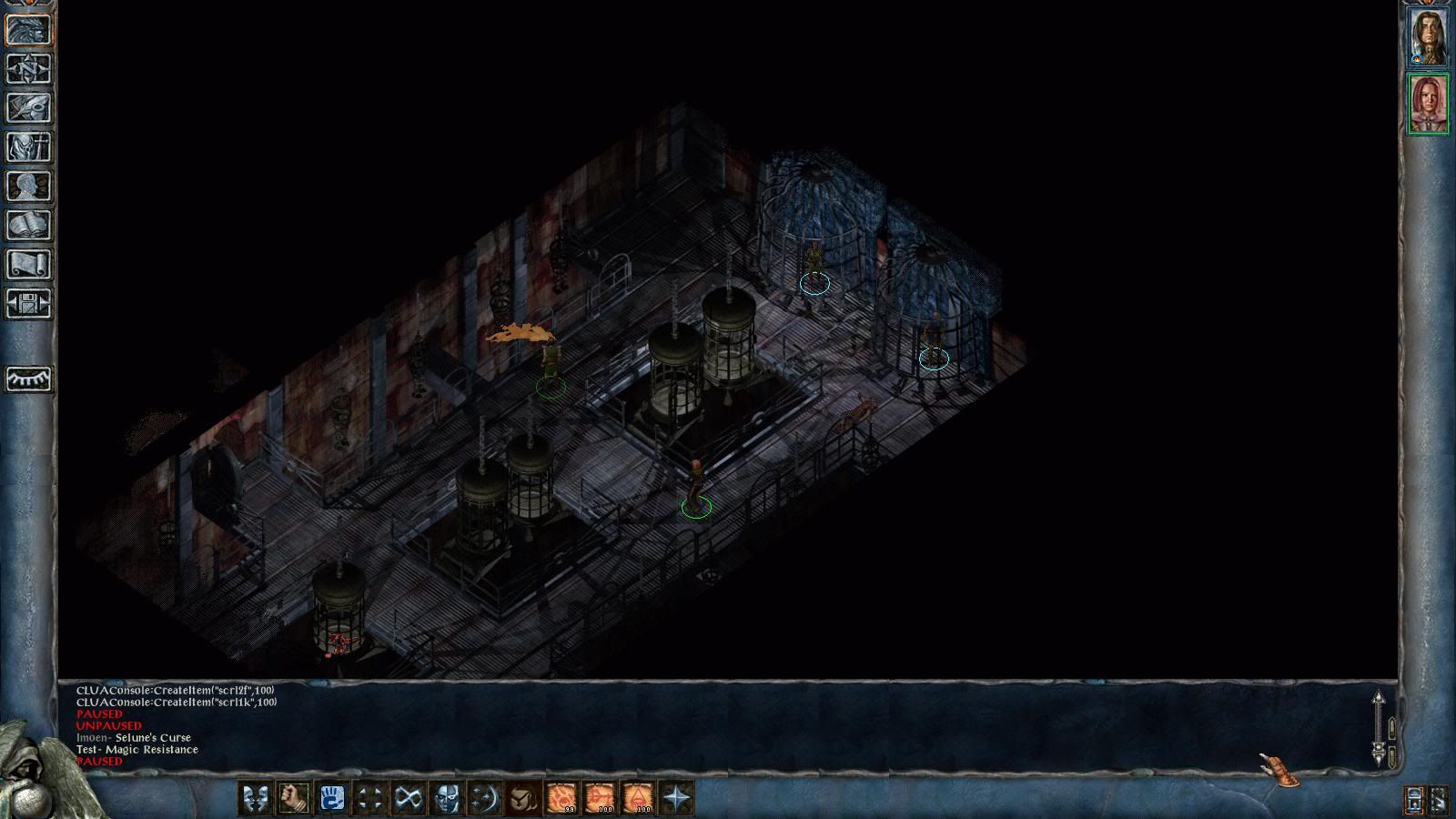Open the mage spellbook button
The image size is (1456, 819).
28,226
